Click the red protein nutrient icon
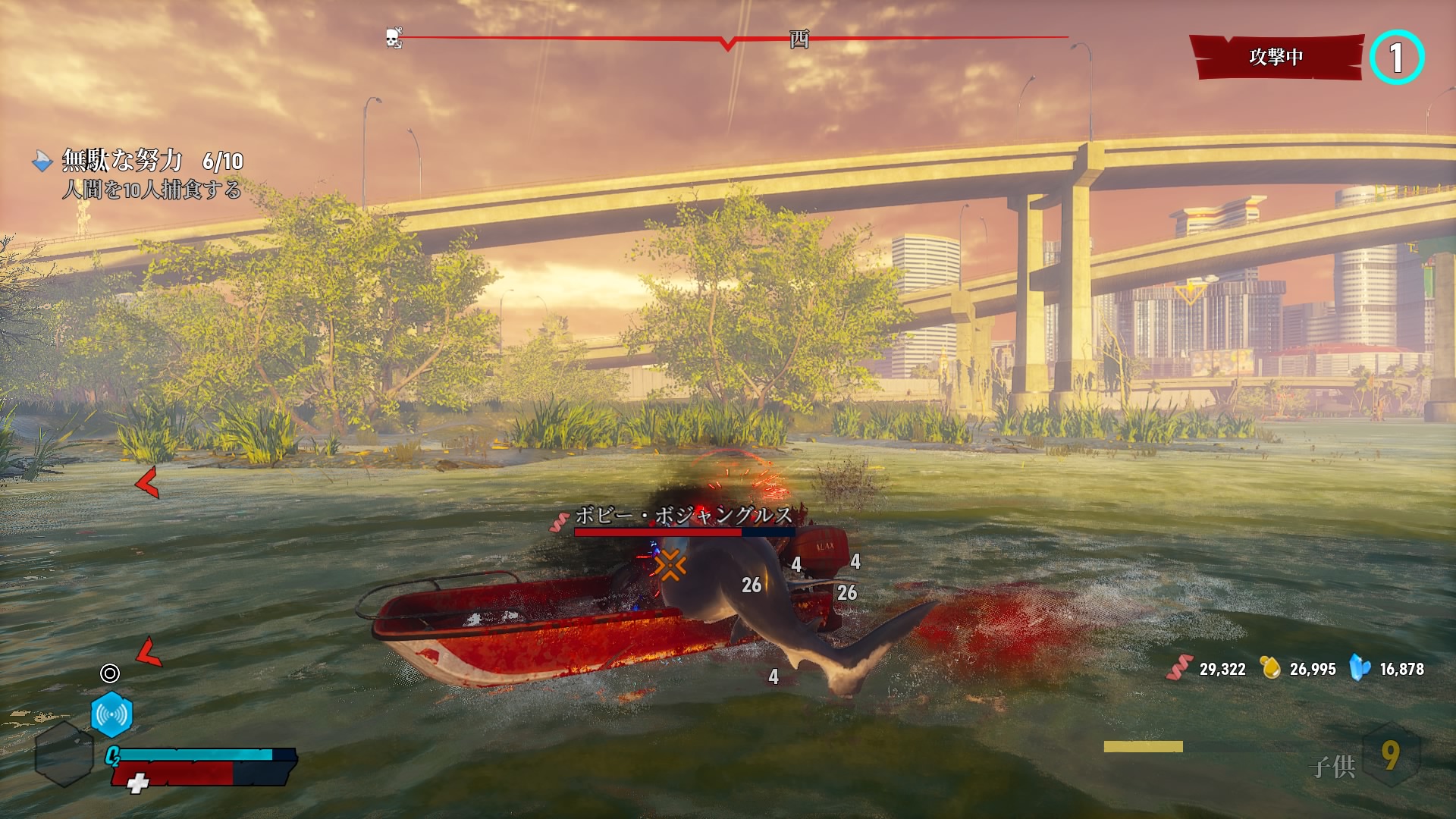Viewport: 1456px width, 819px height. click(1180, 668)
